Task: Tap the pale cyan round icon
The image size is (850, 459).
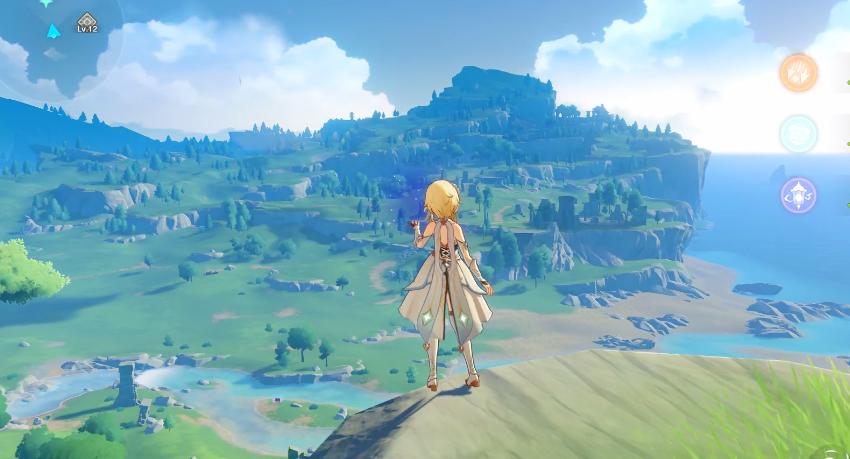Action: coord(798,134)
